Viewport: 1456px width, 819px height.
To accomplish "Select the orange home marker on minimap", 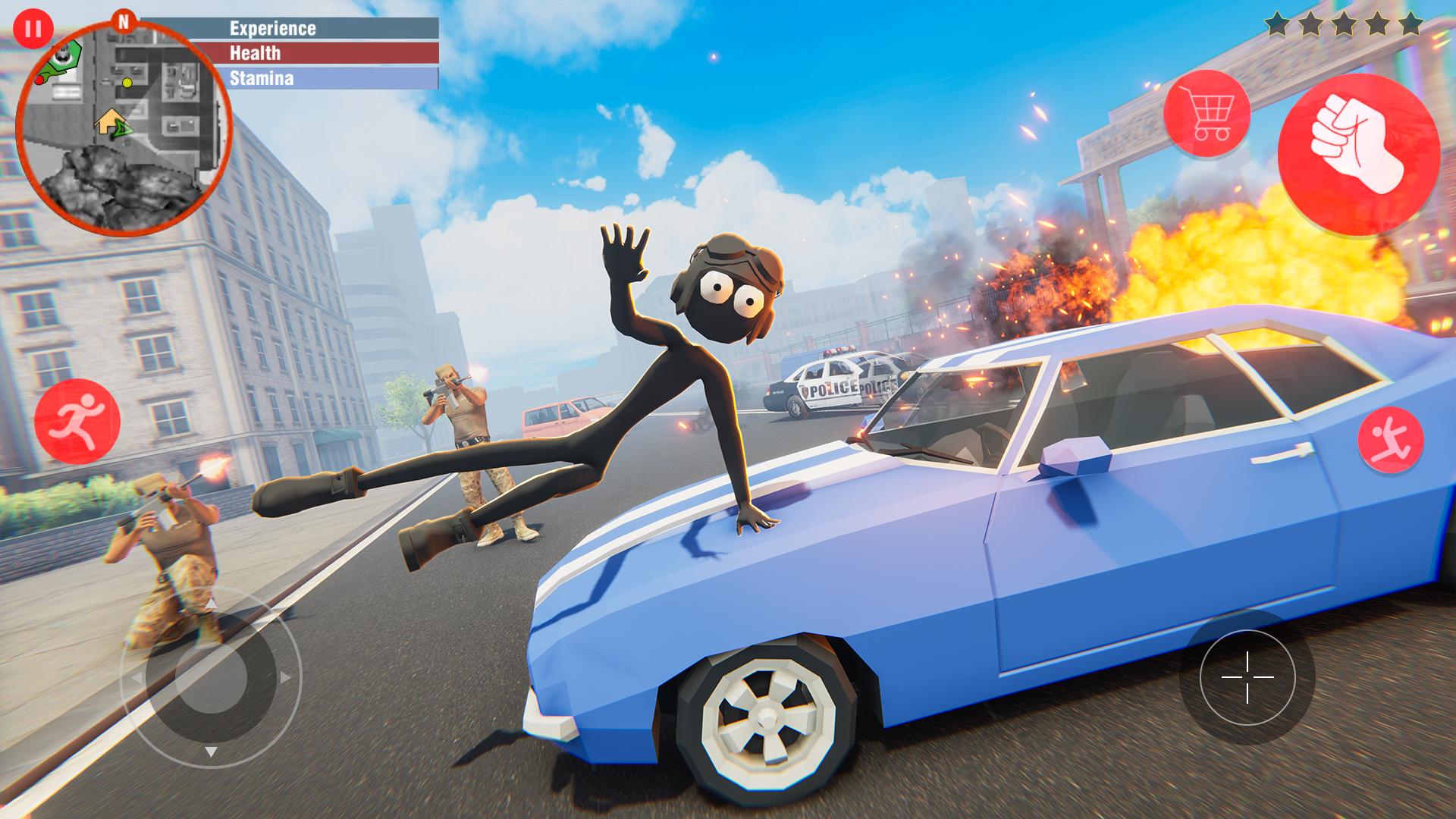I will tap(107, 121).
